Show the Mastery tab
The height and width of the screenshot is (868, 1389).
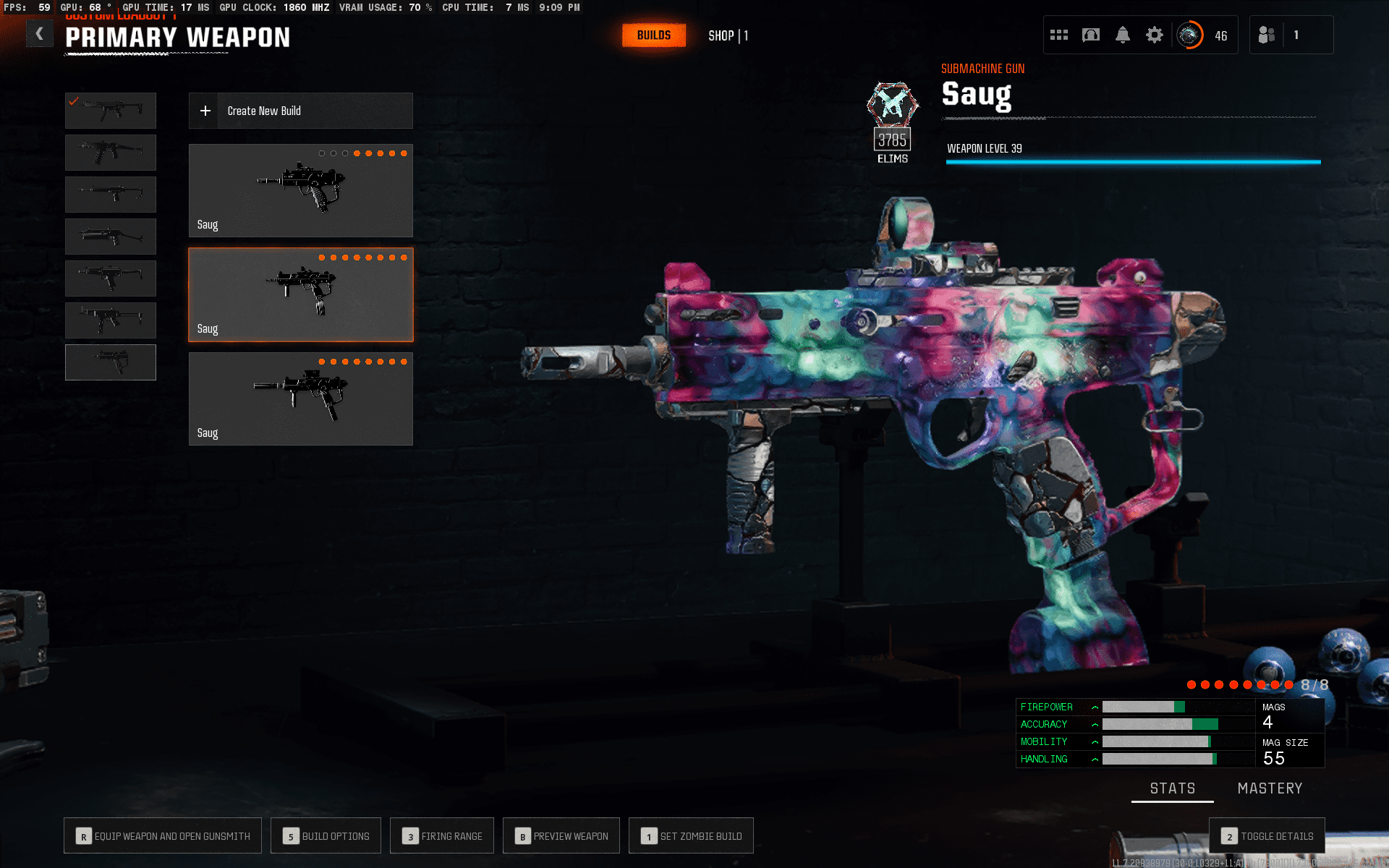pyautogui.click(x=1270, y=788)
